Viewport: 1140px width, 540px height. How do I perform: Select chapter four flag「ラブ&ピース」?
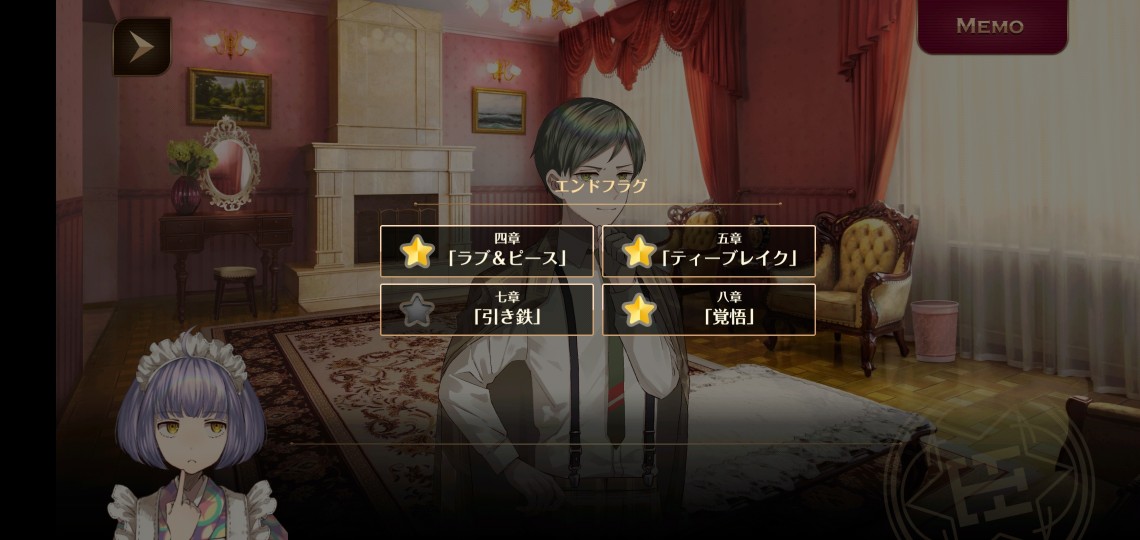[487, 251]
